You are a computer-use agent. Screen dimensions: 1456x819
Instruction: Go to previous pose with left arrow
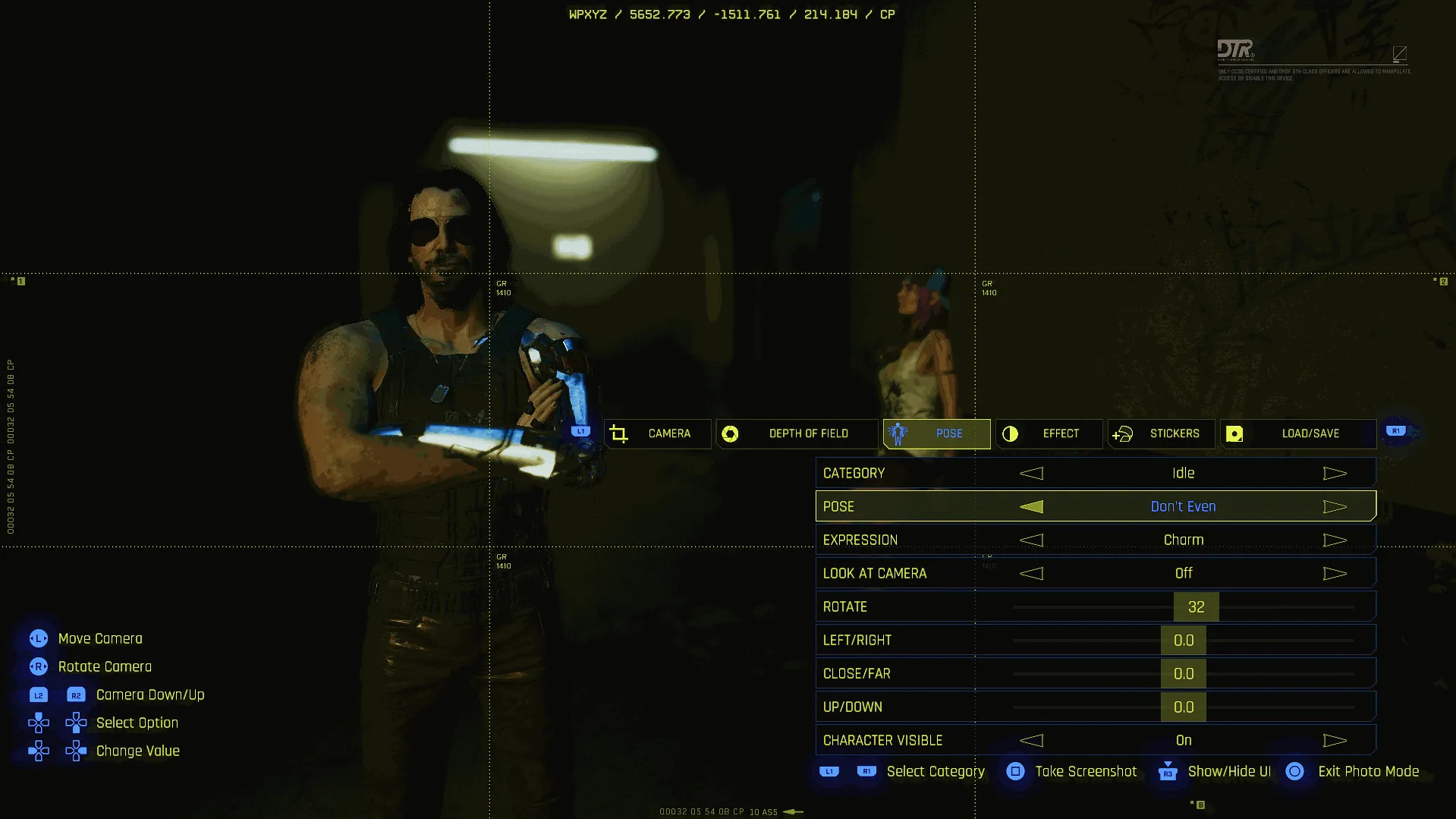(x=1031, y=507)
